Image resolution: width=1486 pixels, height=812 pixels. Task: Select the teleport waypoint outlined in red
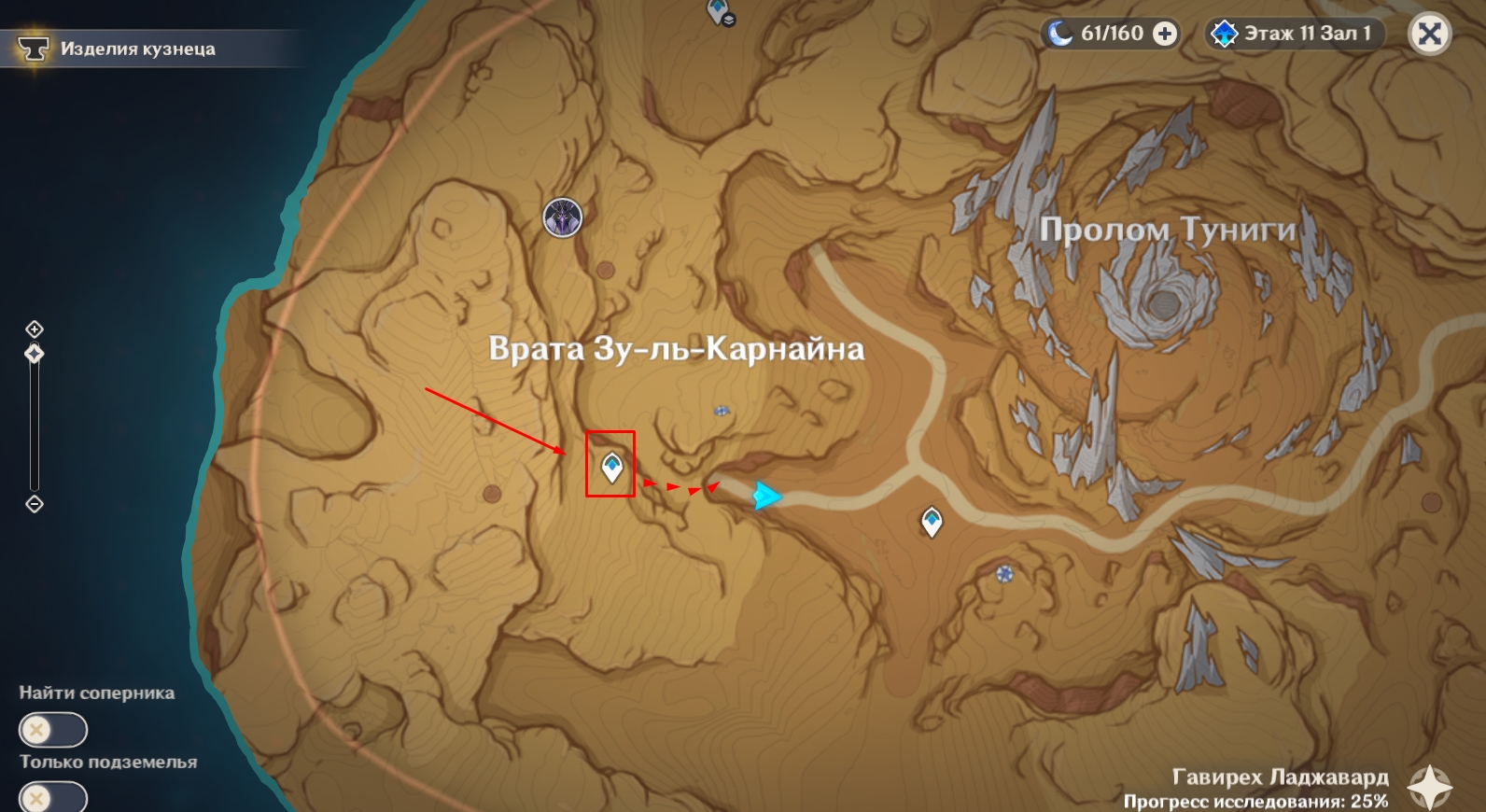pos(611,466)
